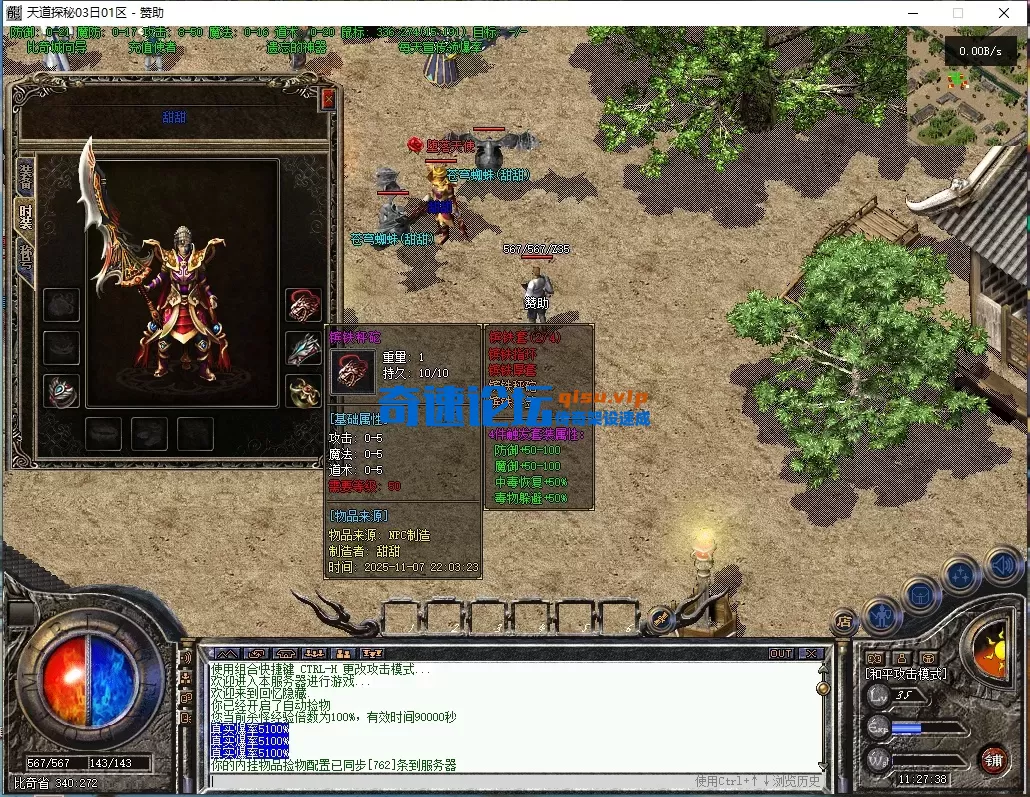The image size is (1030, 797).
Task: Select the silver winged item slot
Action: click(x=303, y=348)
